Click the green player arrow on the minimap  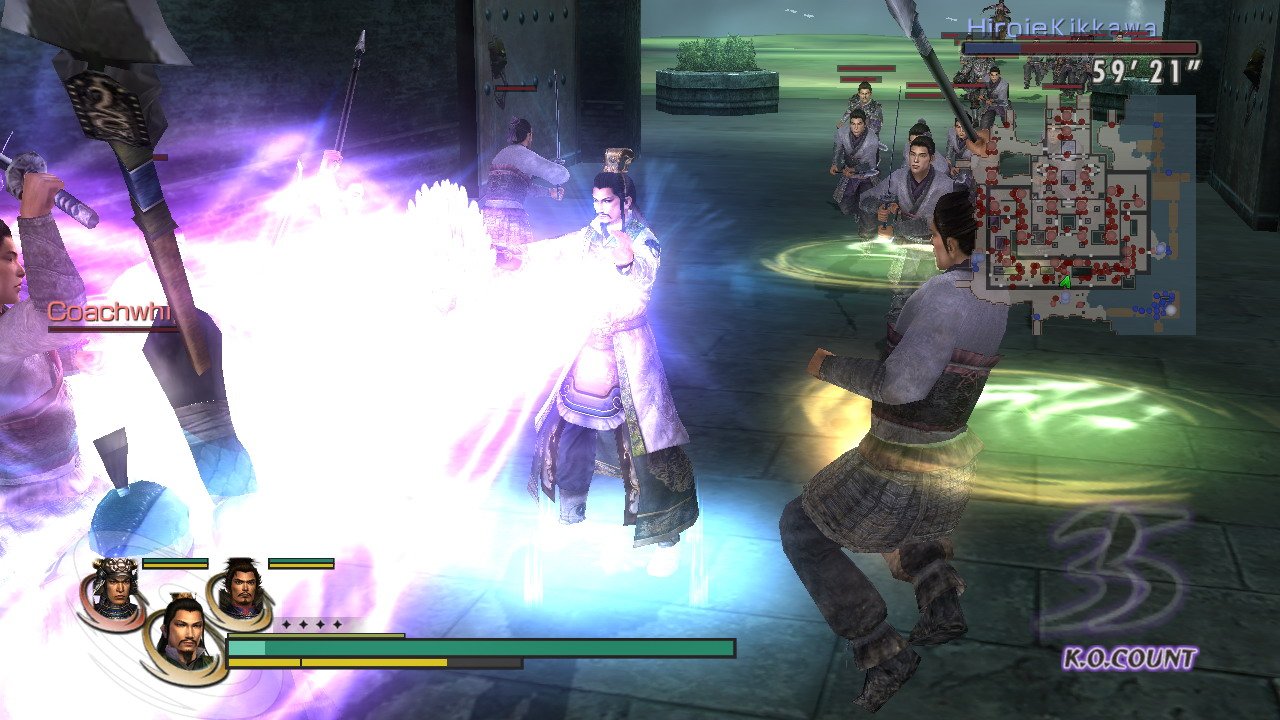(x=1065, y=280)
